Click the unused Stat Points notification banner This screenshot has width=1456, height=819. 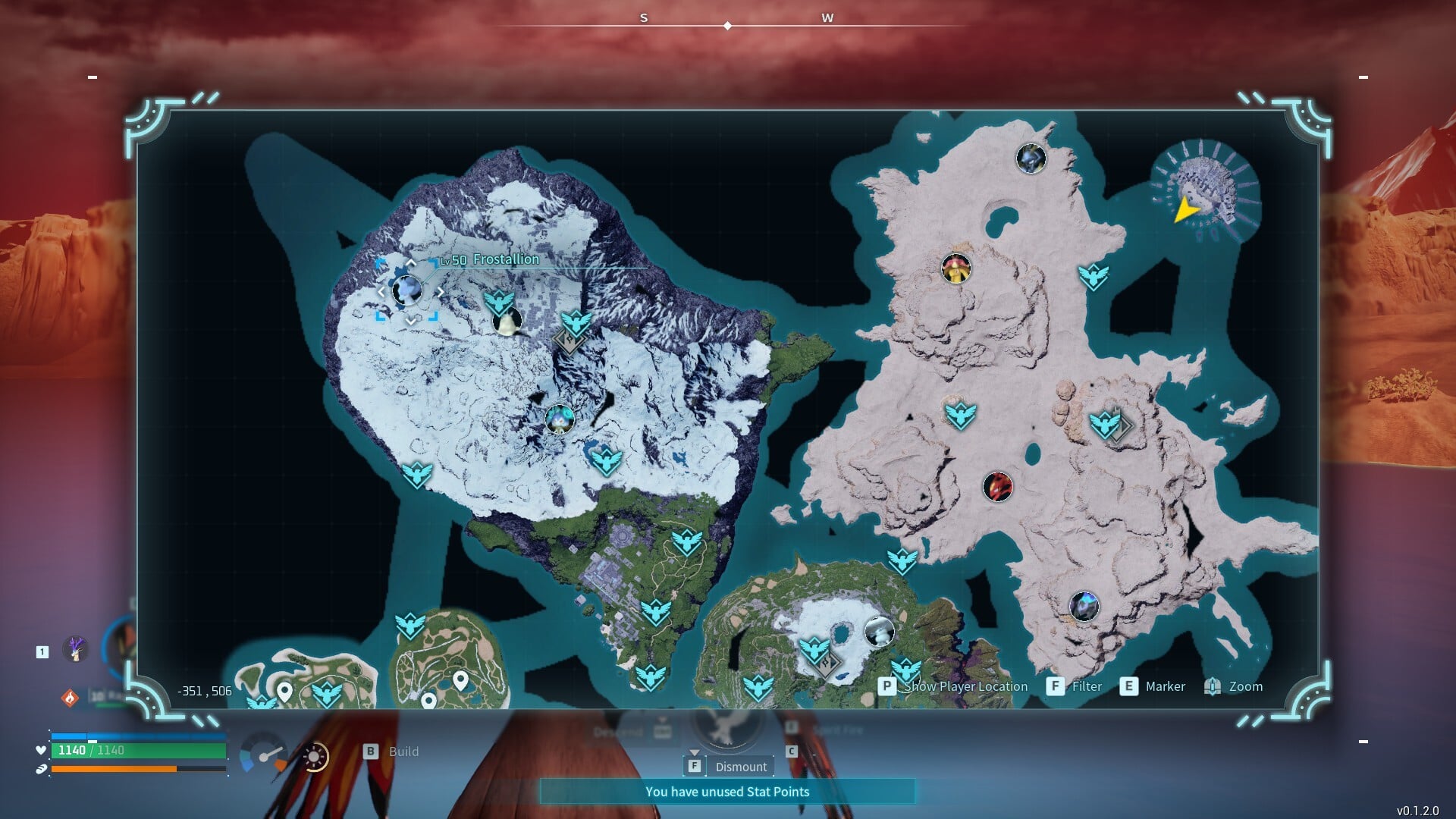(x=727, y=792)
